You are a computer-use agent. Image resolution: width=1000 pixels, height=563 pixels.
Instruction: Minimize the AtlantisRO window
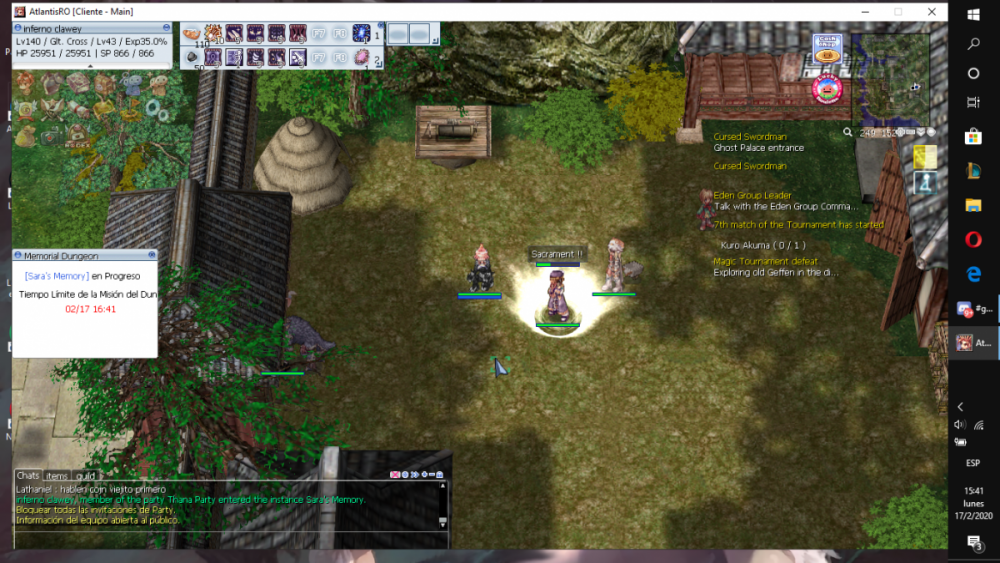pyautogui.click(x=866, y=11)
